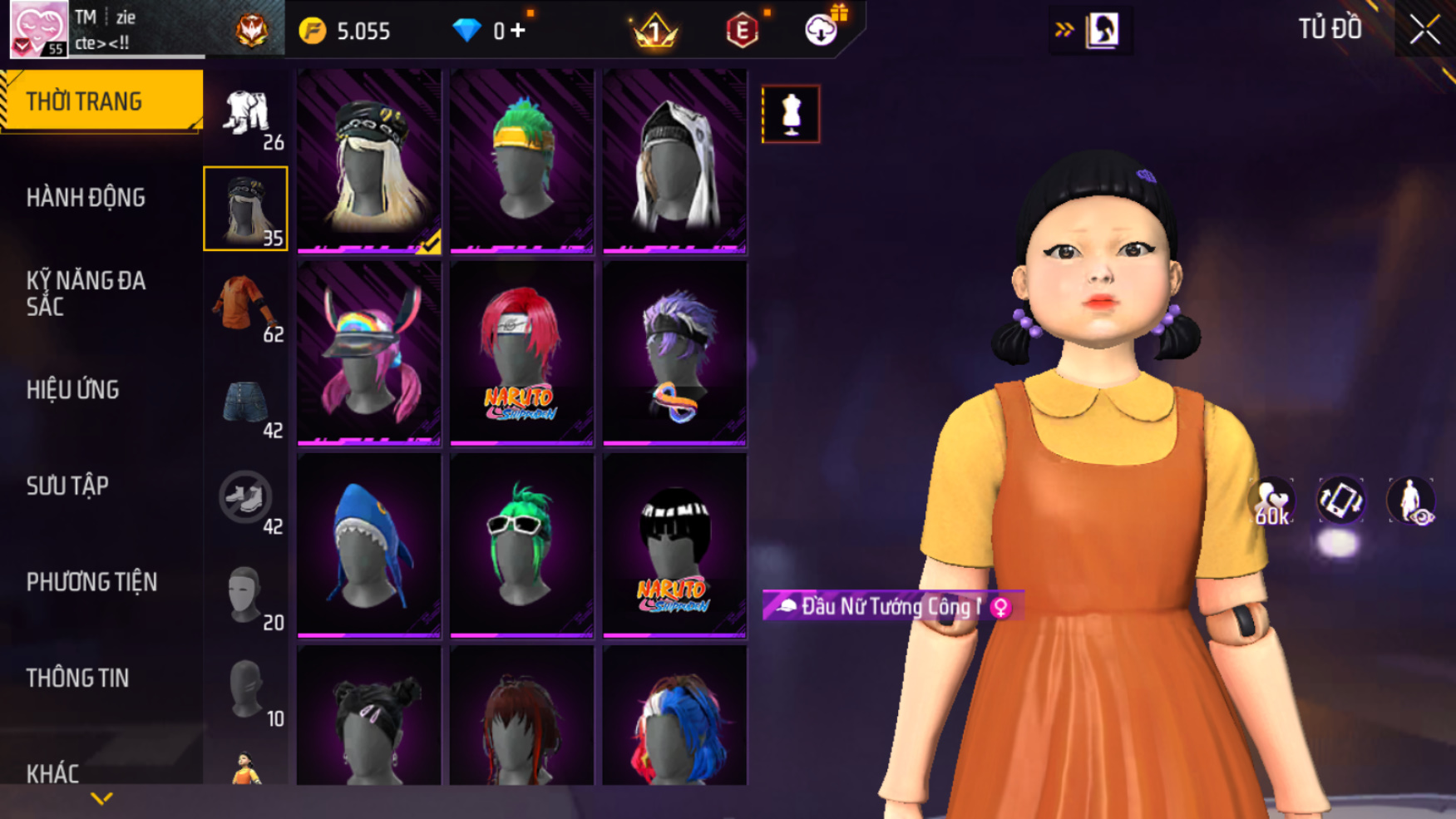
Task: Add diamonds with the plus button
Action: click(518, 31)
